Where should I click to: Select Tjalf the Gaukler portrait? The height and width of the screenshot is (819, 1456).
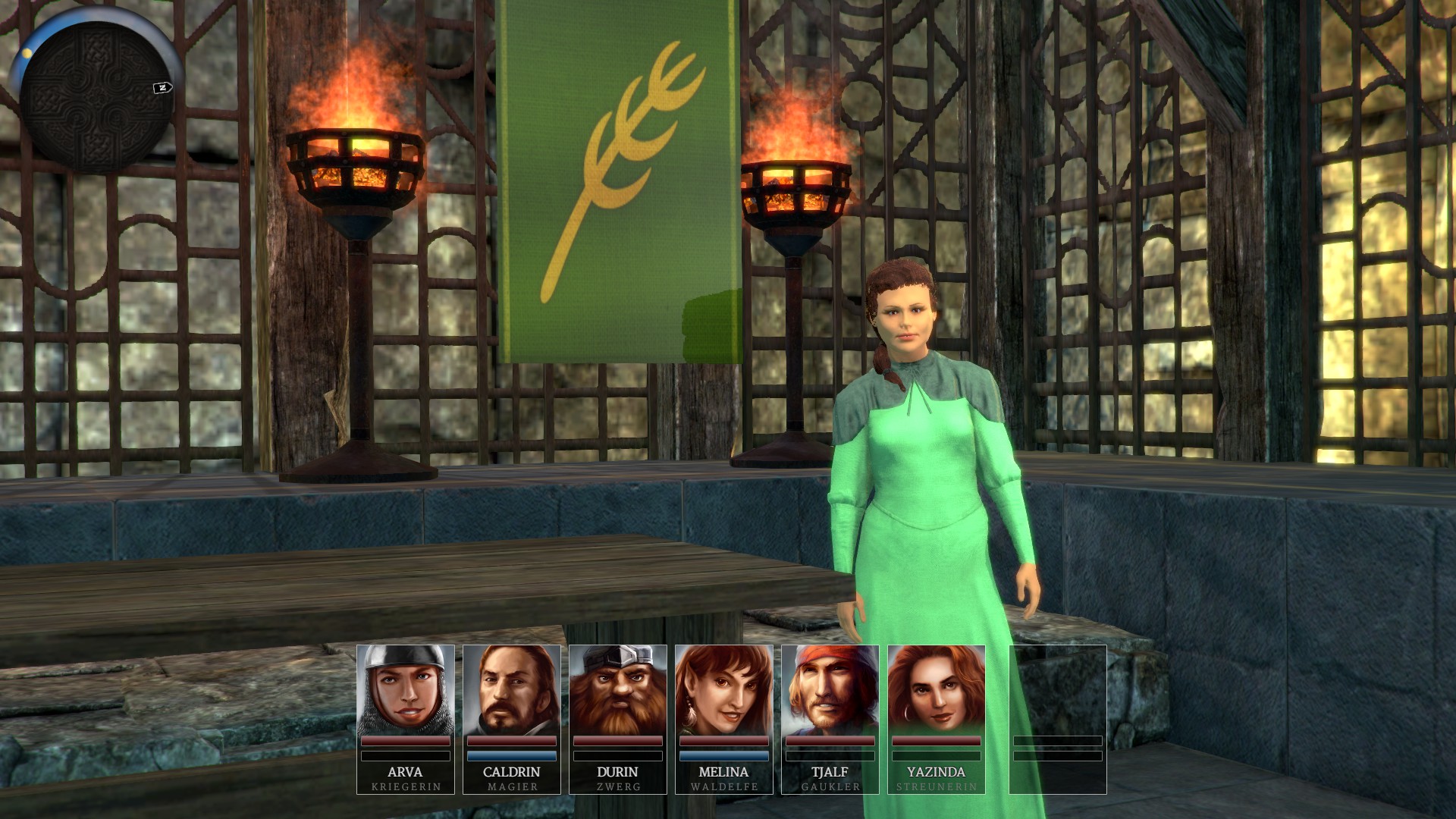(830, 692)
